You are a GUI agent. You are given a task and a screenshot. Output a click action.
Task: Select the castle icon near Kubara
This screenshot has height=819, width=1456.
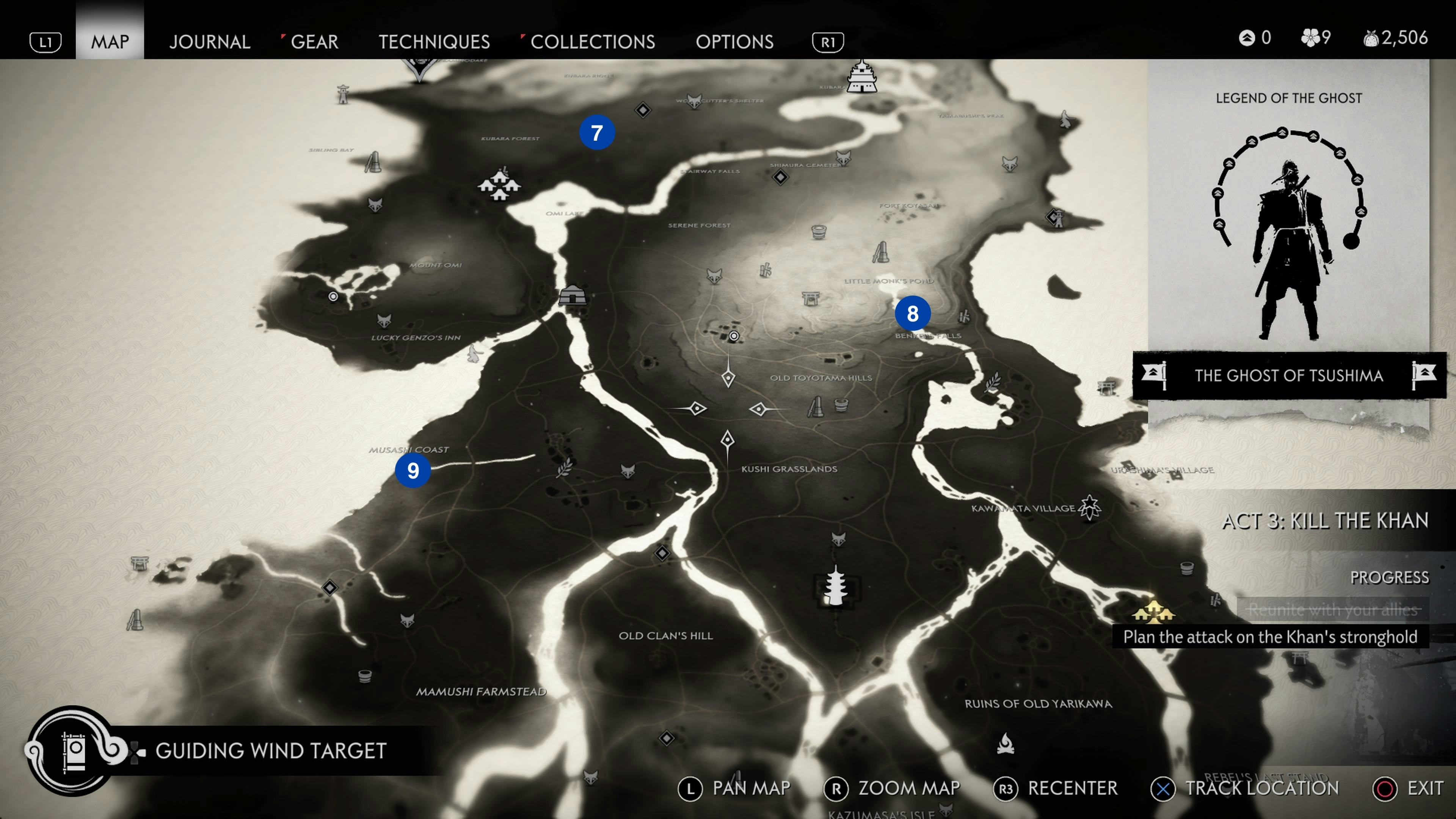[x=861, y=77]
